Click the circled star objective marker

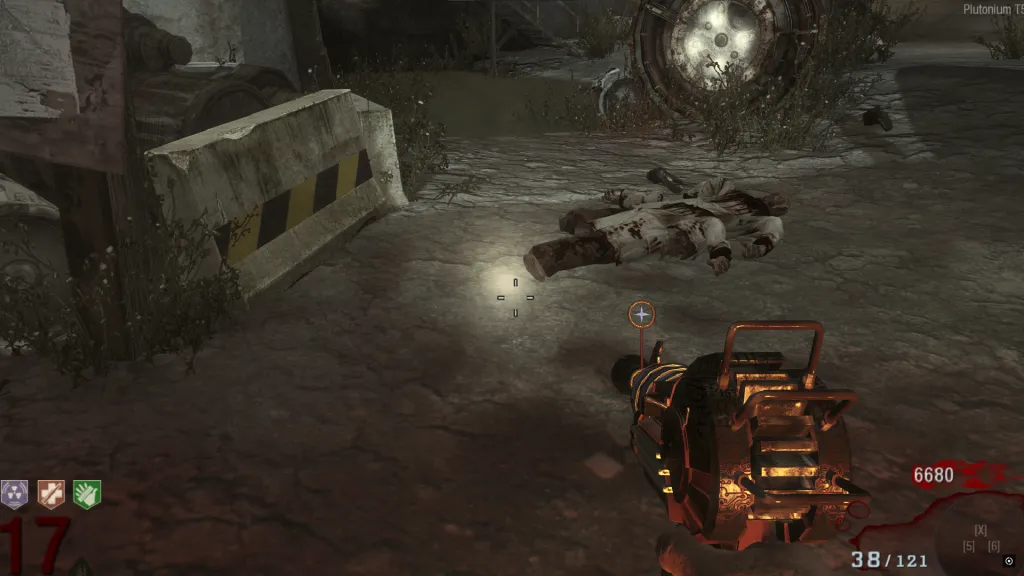coord(642,315)
